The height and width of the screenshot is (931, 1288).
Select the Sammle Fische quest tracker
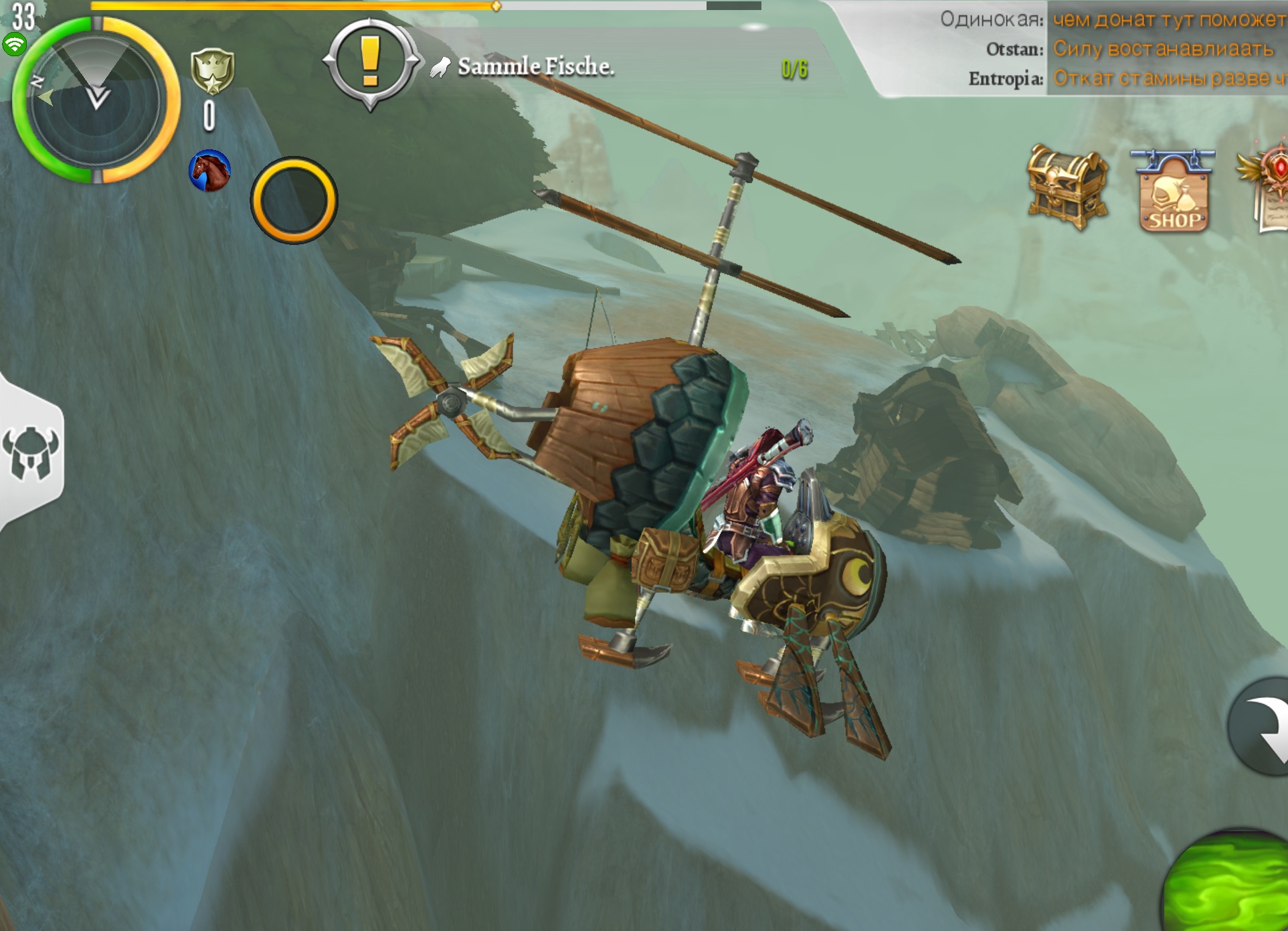click(x=535, y=67)
